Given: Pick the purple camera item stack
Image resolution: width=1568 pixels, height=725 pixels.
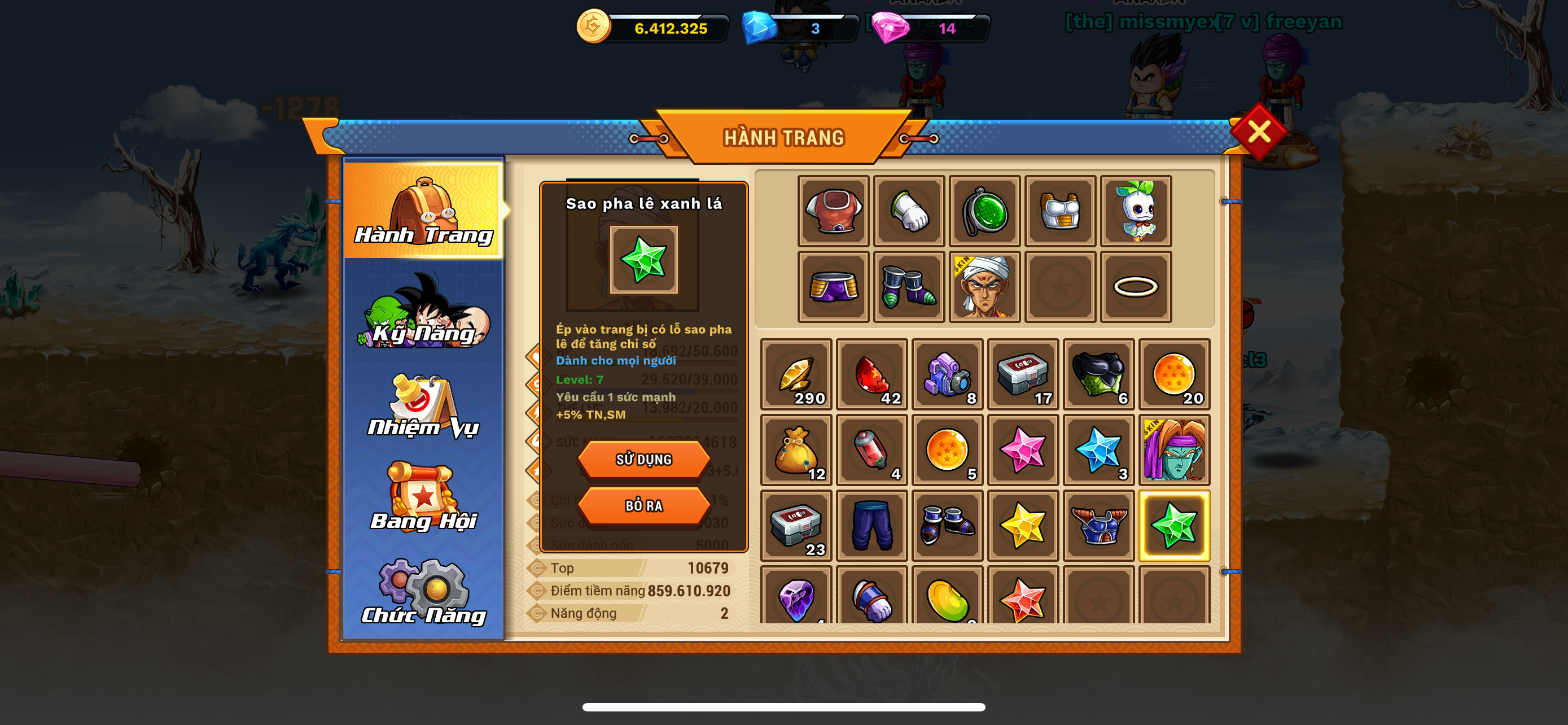Looking at the screenshot, I should coord(947,374).
